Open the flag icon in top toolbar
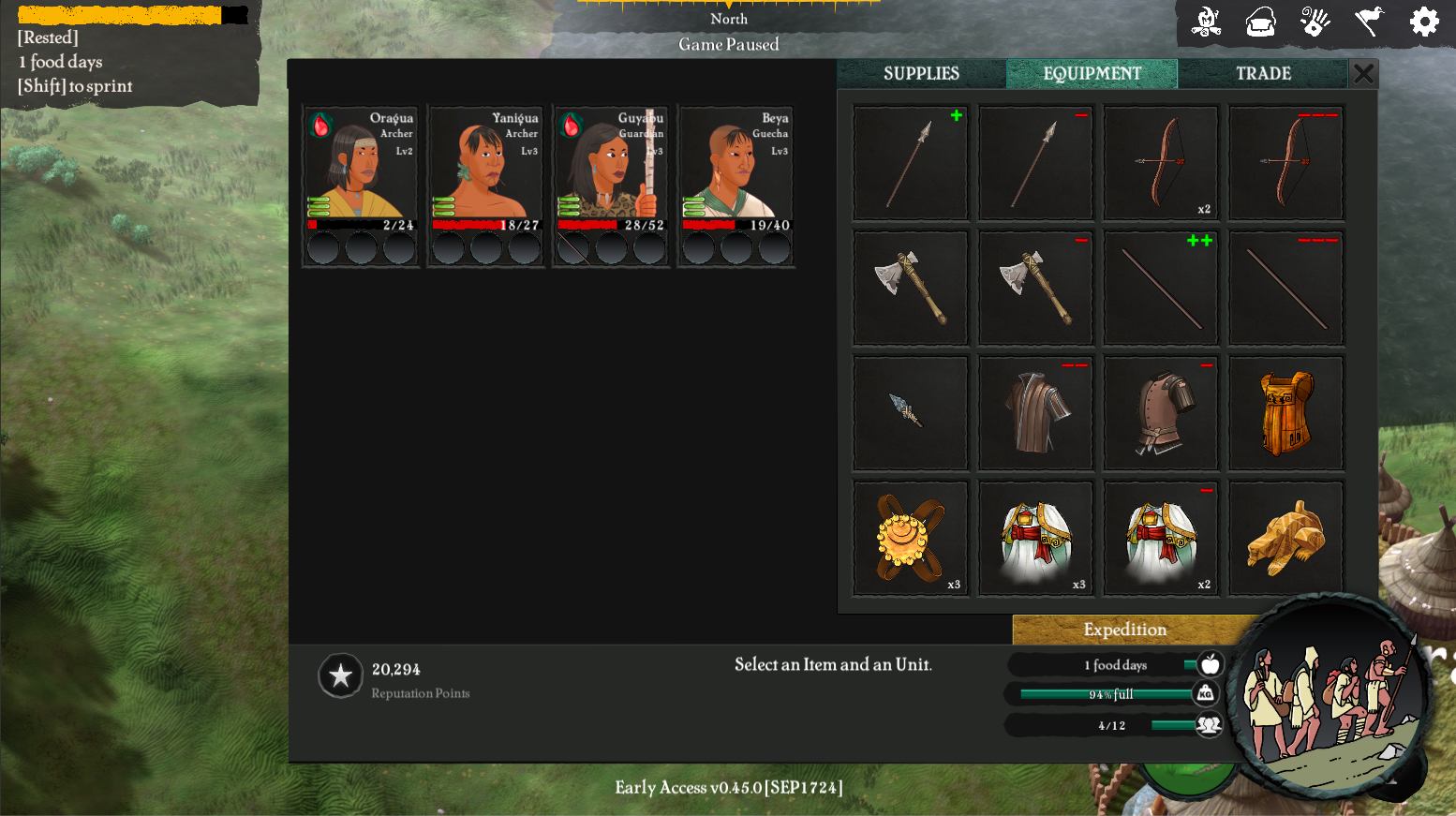1456x816 pixels. point(1369,22)
